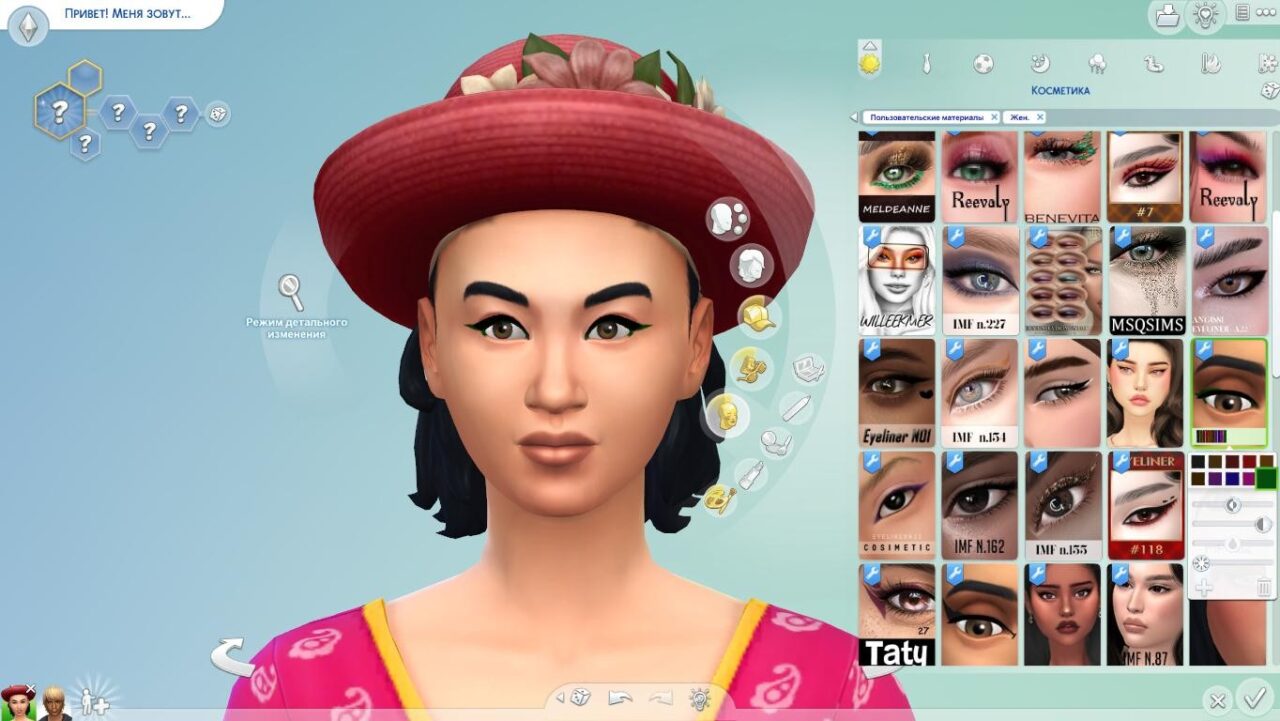The width and height of the screenshot is (1280, 721).
Task: Pick the Eyeliner N01 thumbnail
Action: tap(897, 393)
